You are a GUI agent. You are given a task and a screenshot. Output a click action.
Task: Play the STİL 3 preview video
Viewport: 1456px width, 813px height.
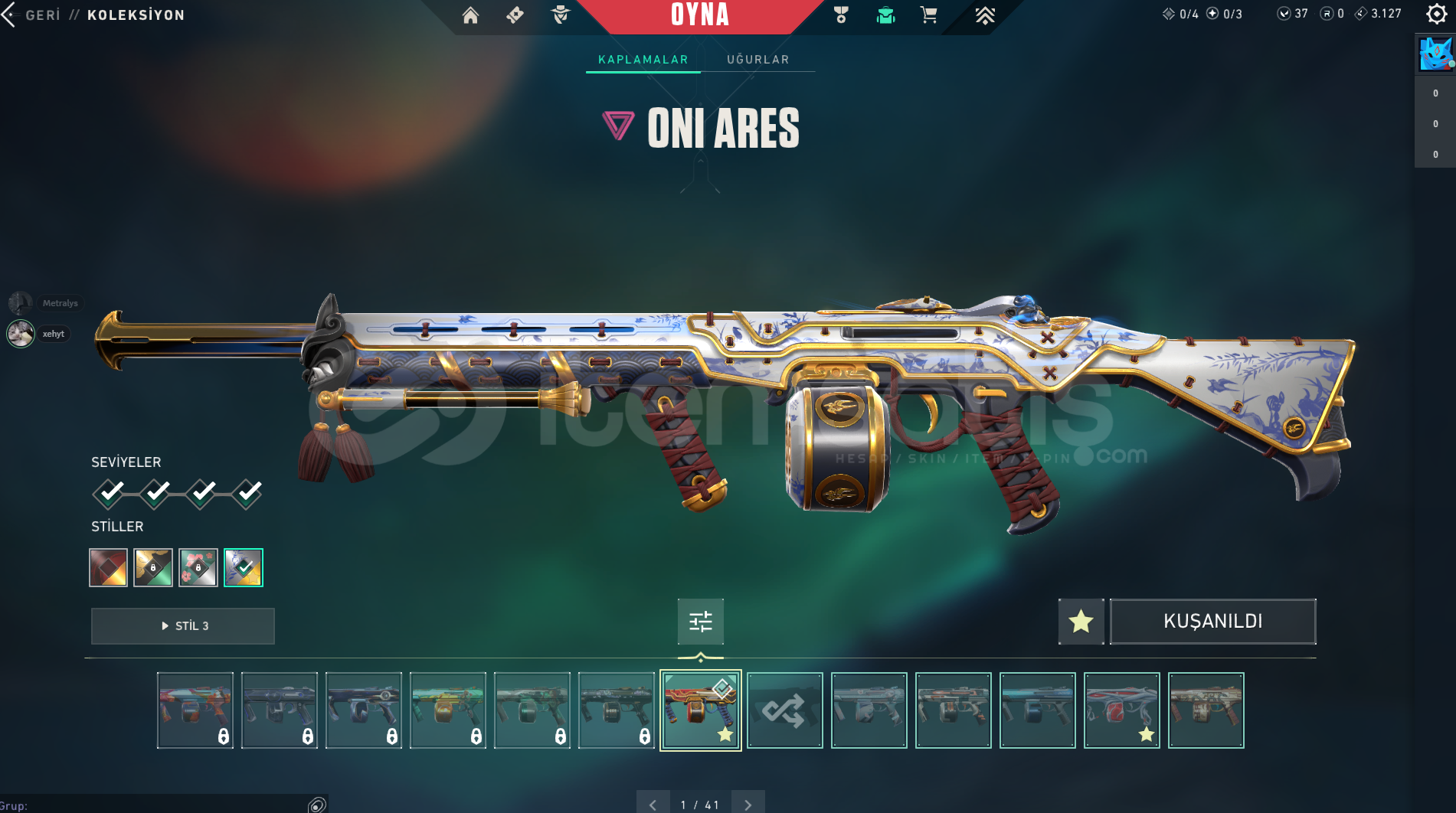click(x=183, y=625)
